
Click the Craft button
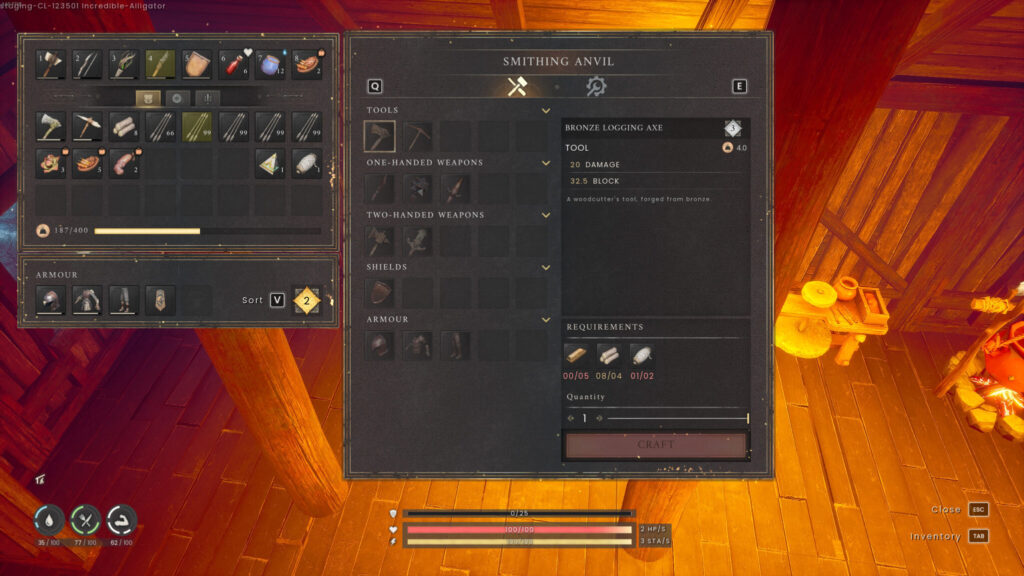click(x=656, y=444)
